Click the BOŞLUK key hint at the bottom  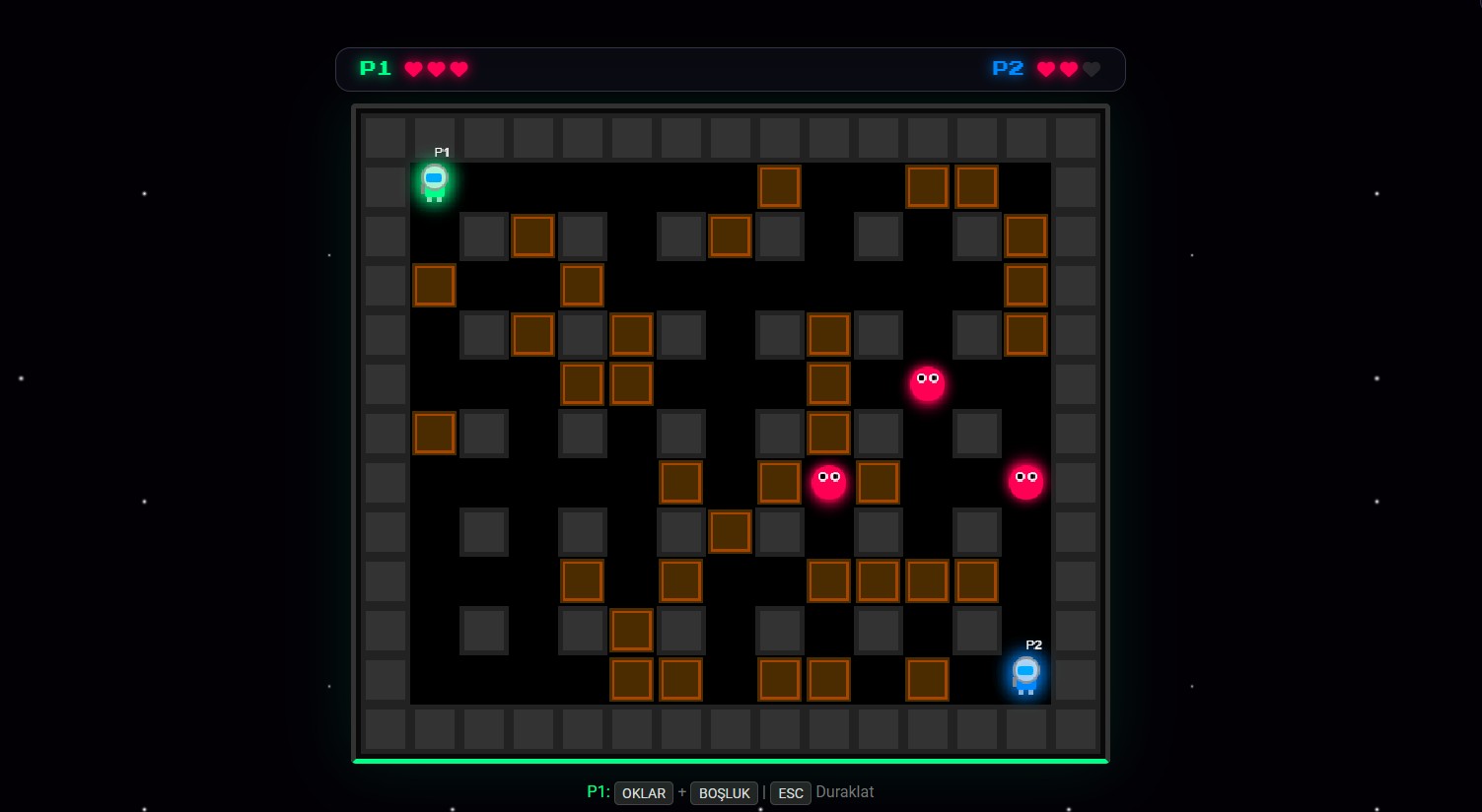(x=724, y=793)
